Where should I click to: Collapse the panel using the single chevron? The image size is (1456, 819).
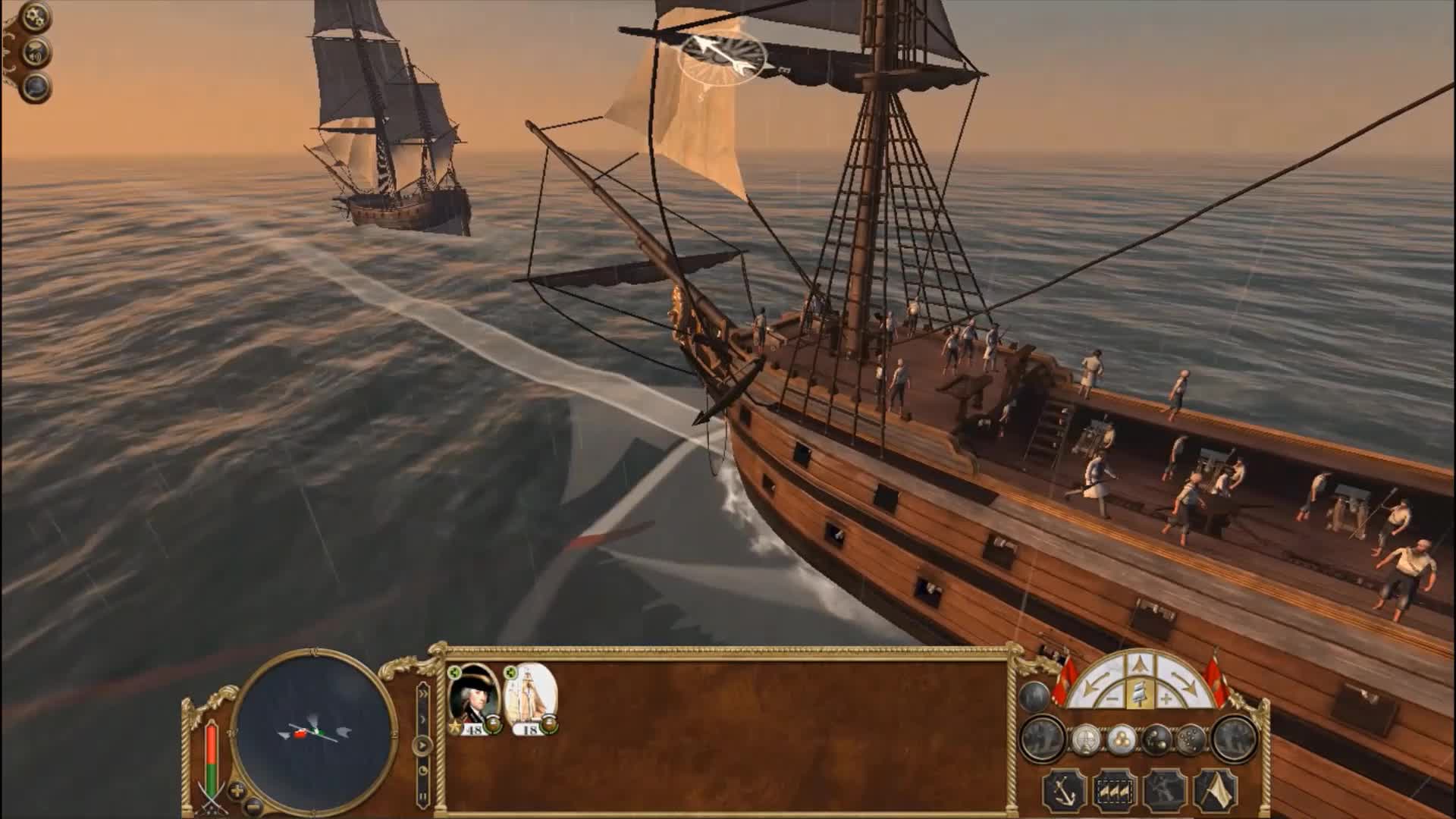point(422,719)
